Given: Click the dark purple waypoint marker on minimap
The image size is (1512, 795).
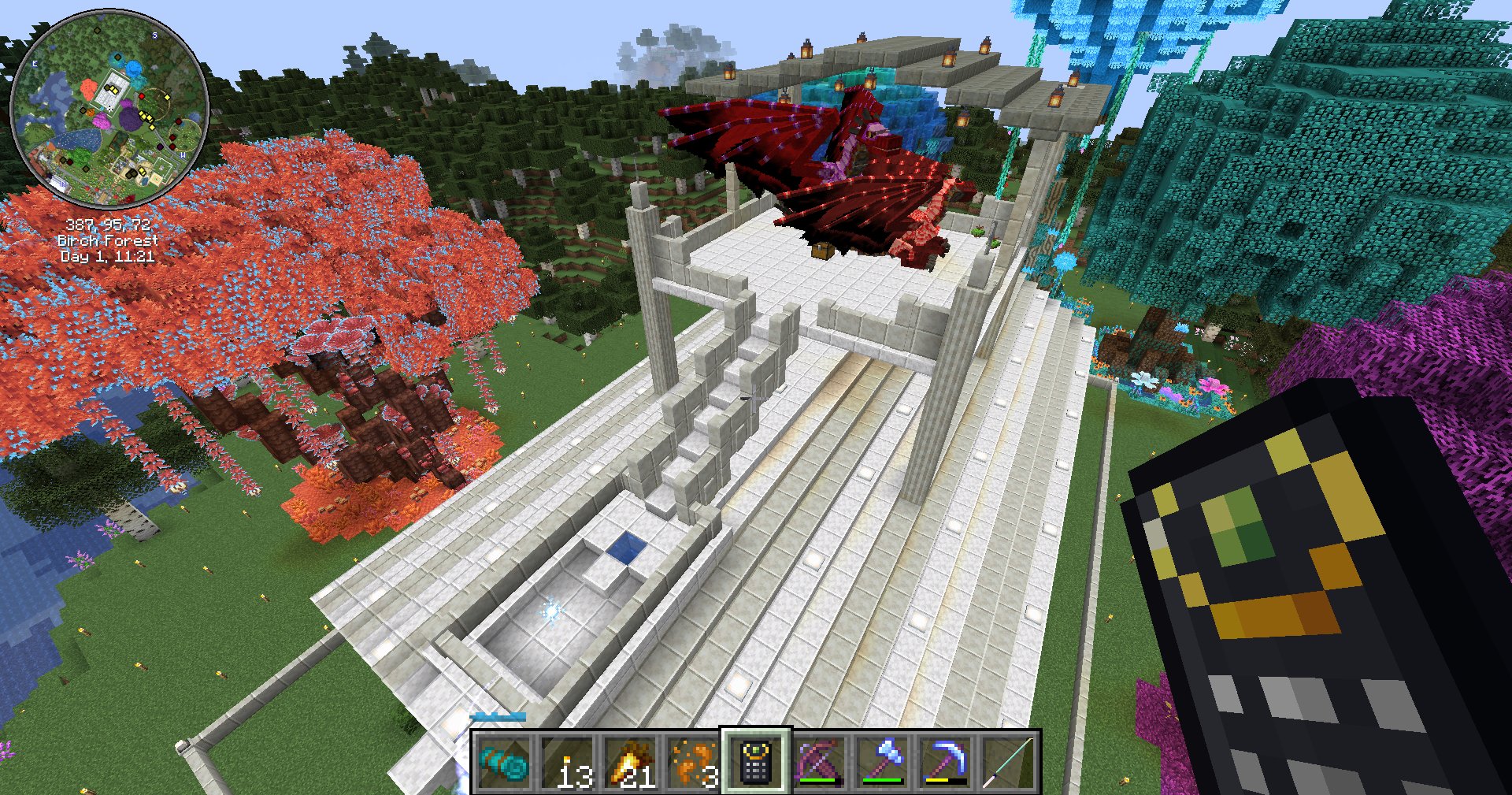Looking at the screenshot, I should (160, 146).
